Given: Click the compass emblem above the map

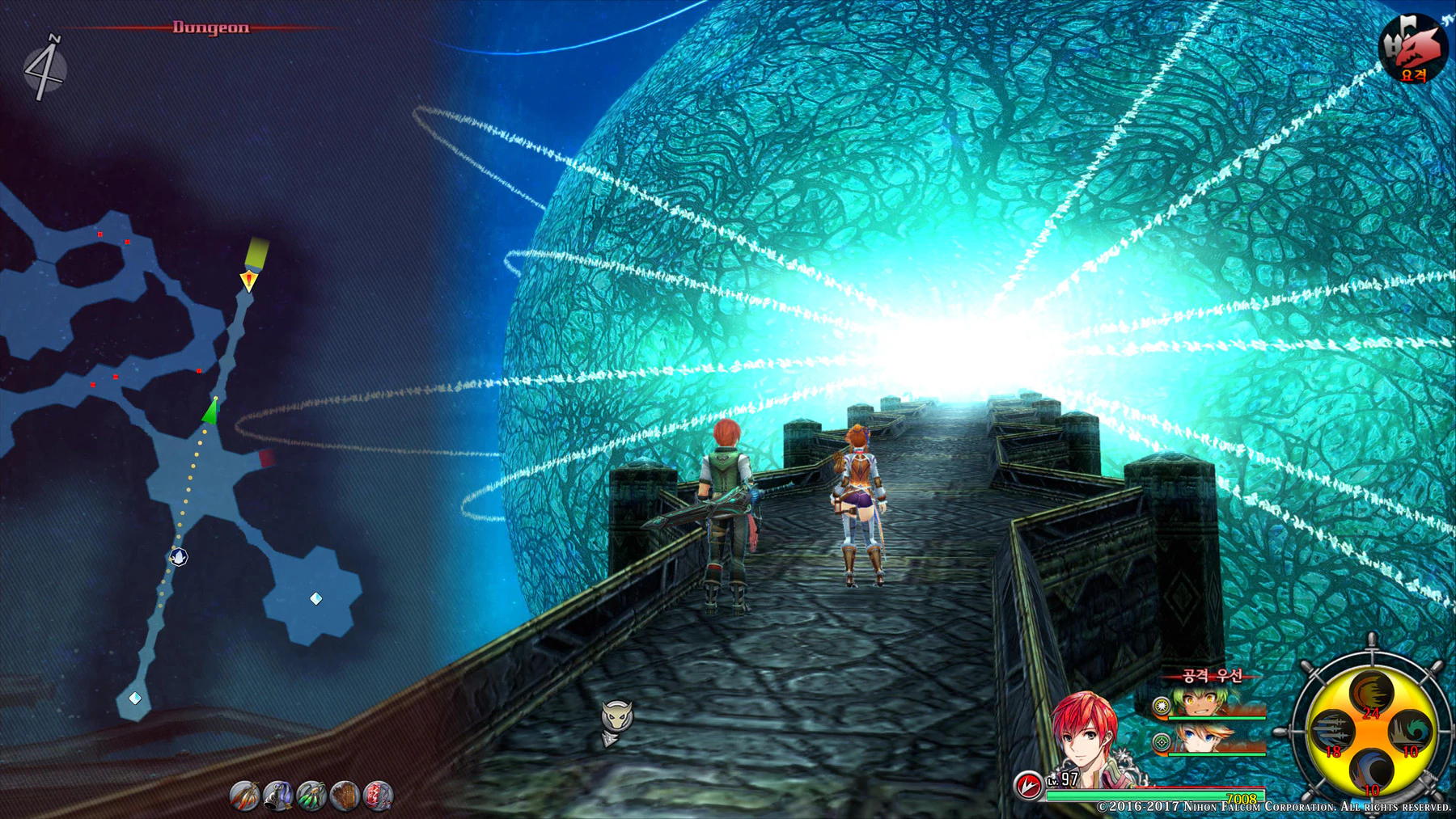Looking at the screenshot, I should [44, 68].
